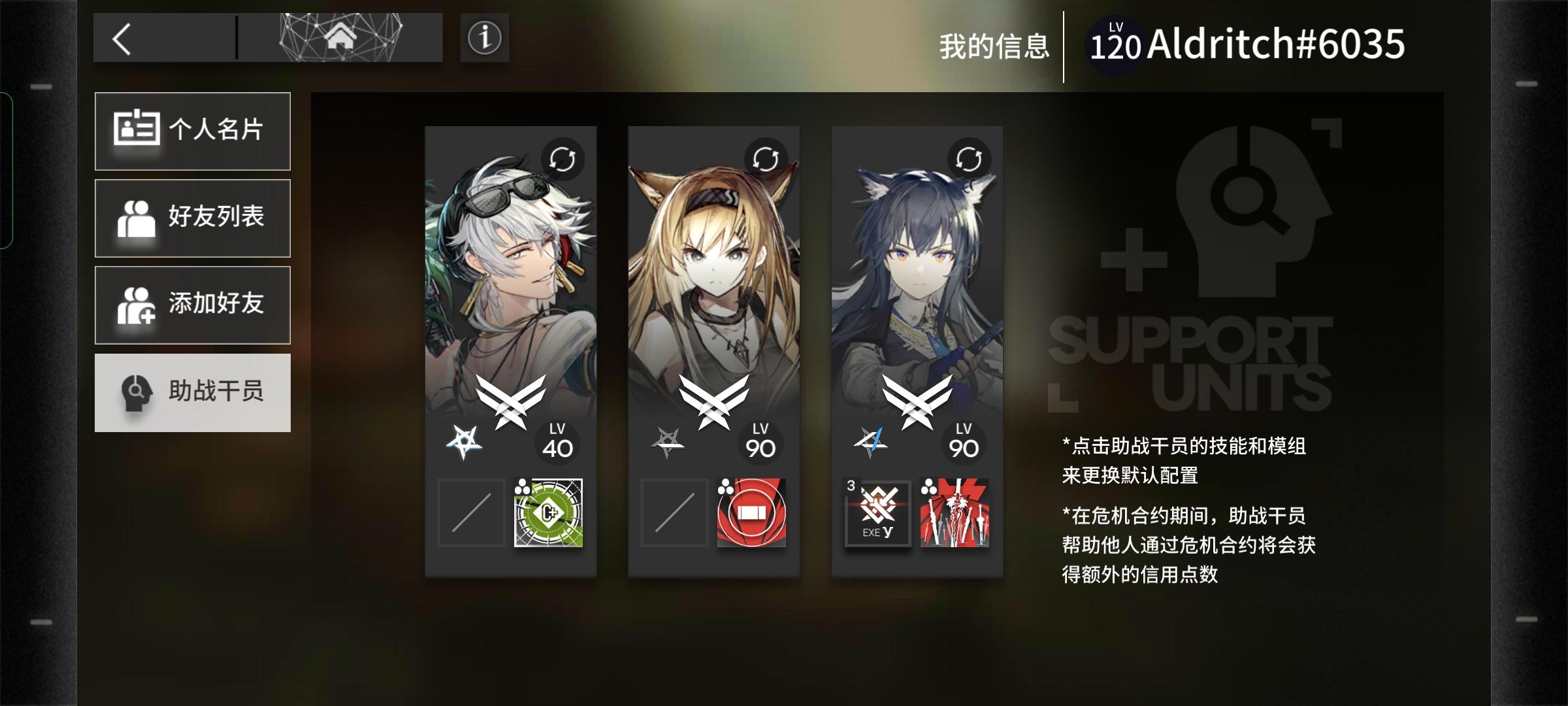Click the 助战干员 headset search icon
The height and width of the screenshot is (706, 1568).
(135, 393)
